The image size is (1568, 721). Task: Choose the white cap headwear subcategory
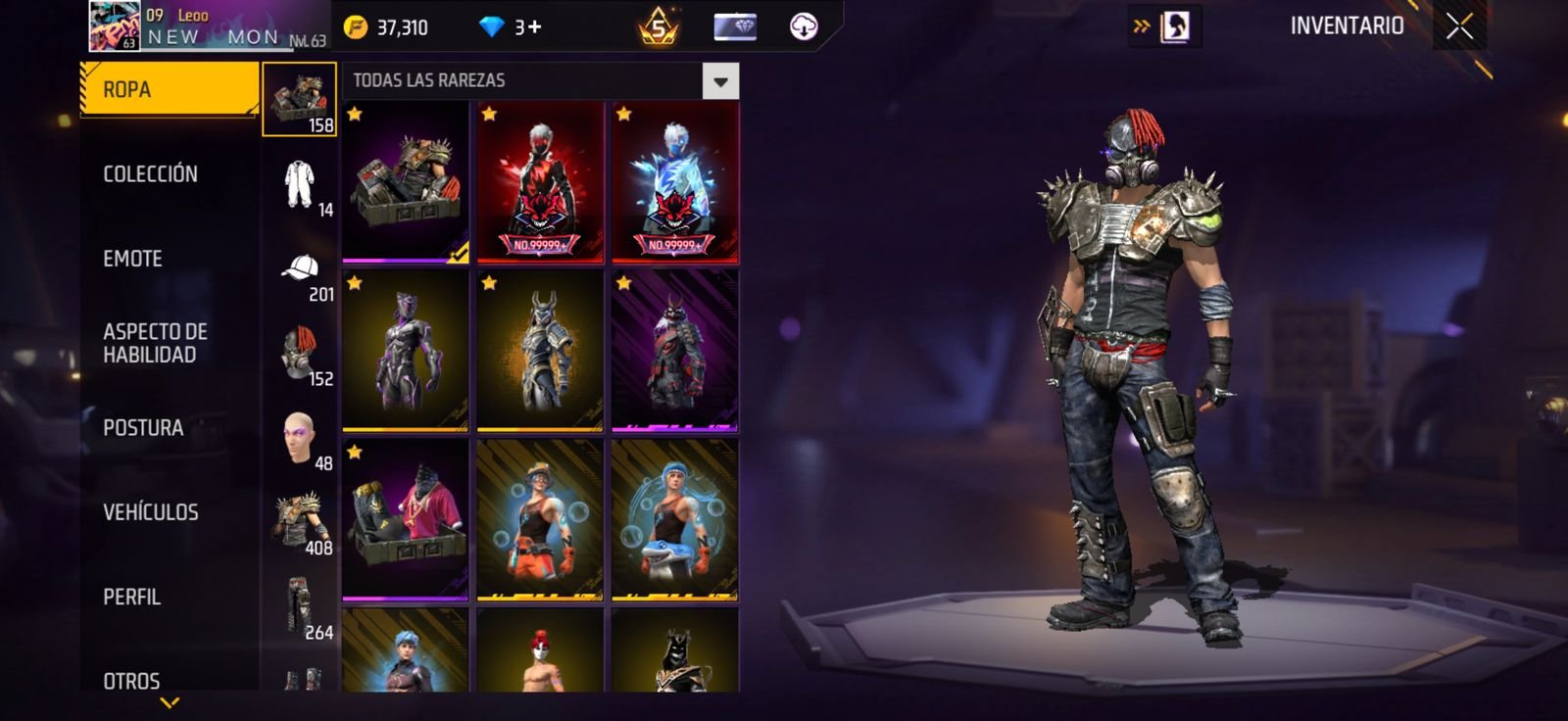coord(300,268)
